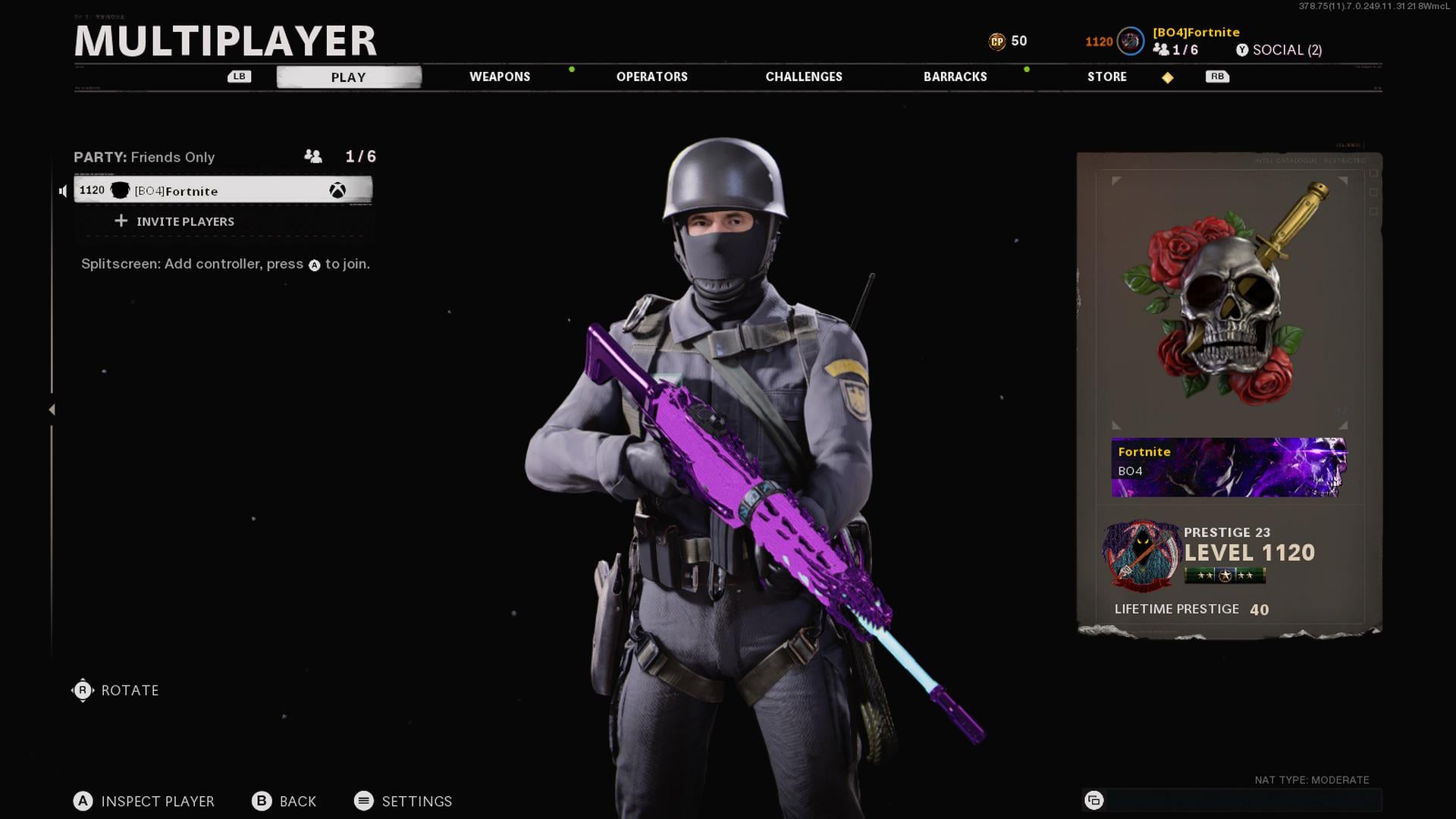Select the Challenges tab
The image size is (1456, 819).
coord(804,77)
